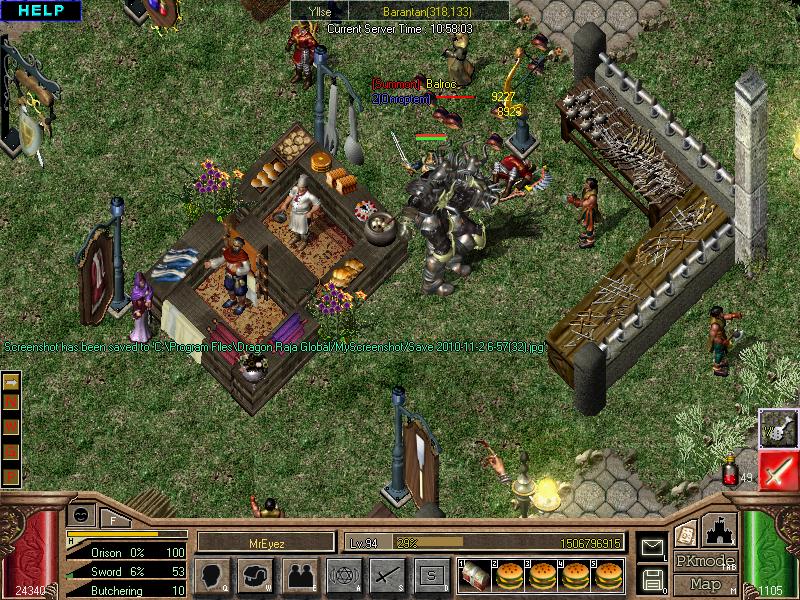Viewport: 800px width, 600px height.
Task: Click the smiley face emotion button
Action: pos(82,515)
